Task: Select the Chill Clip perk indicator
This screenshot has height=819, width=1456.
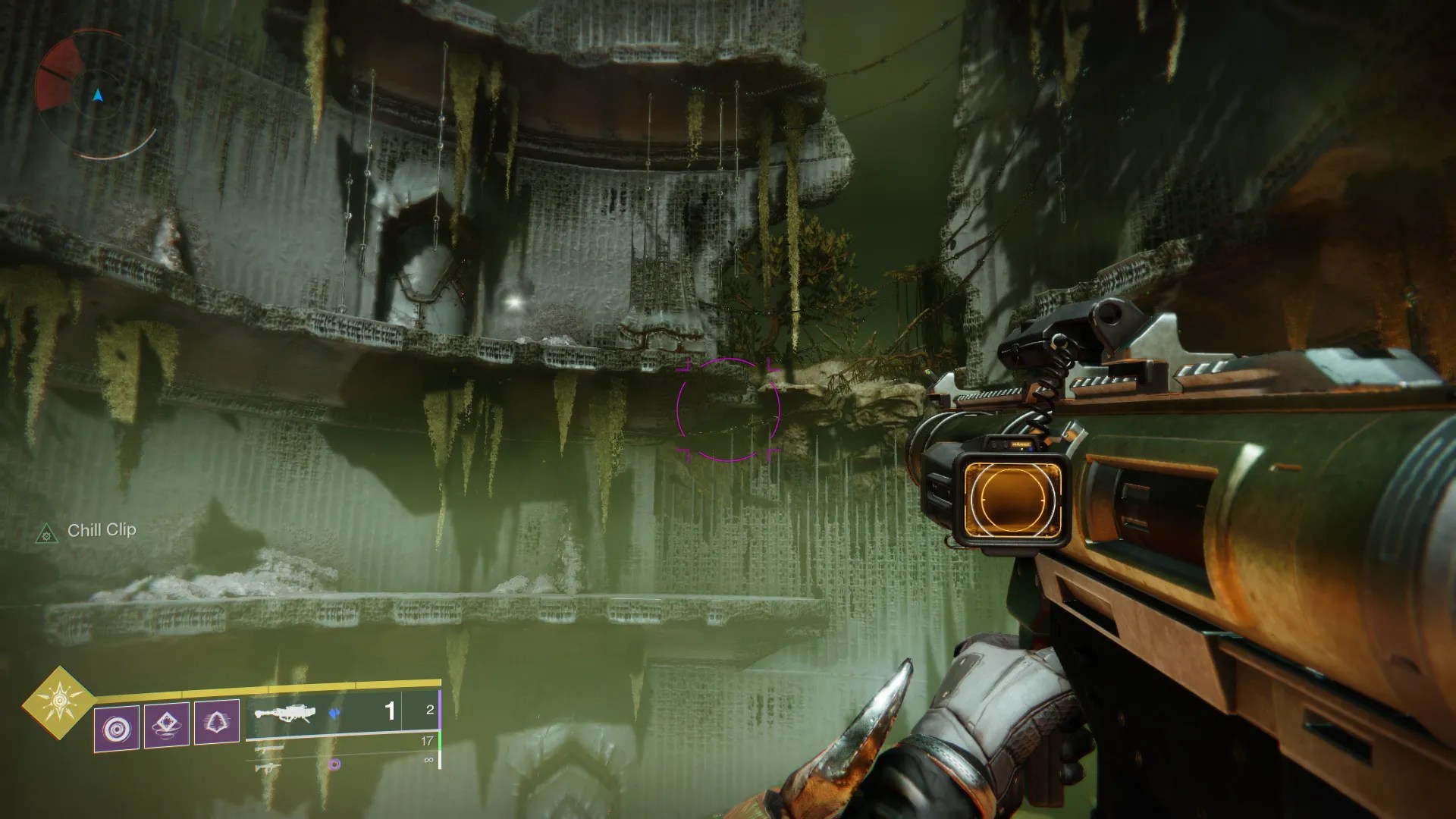Action: [x=101, y=530]
